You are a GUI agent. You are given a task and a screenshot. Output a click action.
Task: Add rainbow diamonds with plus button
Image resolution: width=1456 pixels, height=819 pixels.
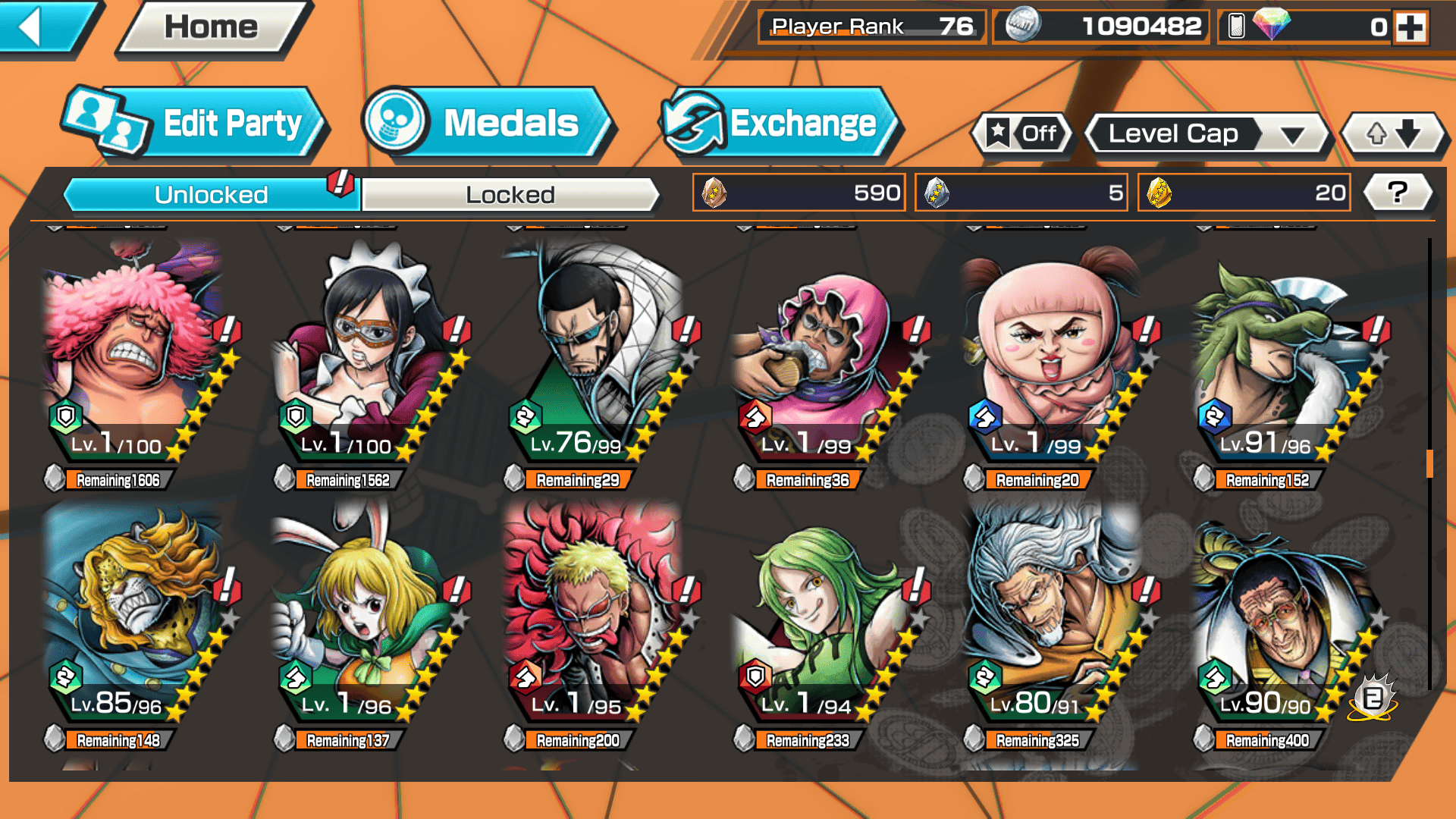1410,27
